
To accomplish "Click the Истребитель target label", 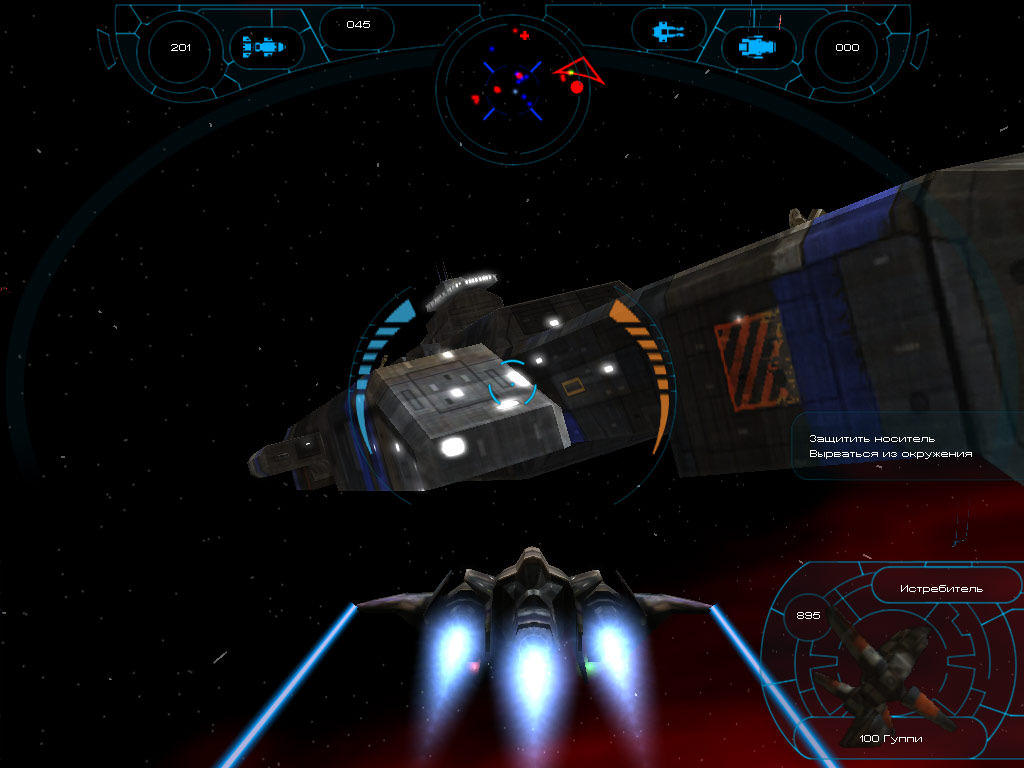I will 927,588.
